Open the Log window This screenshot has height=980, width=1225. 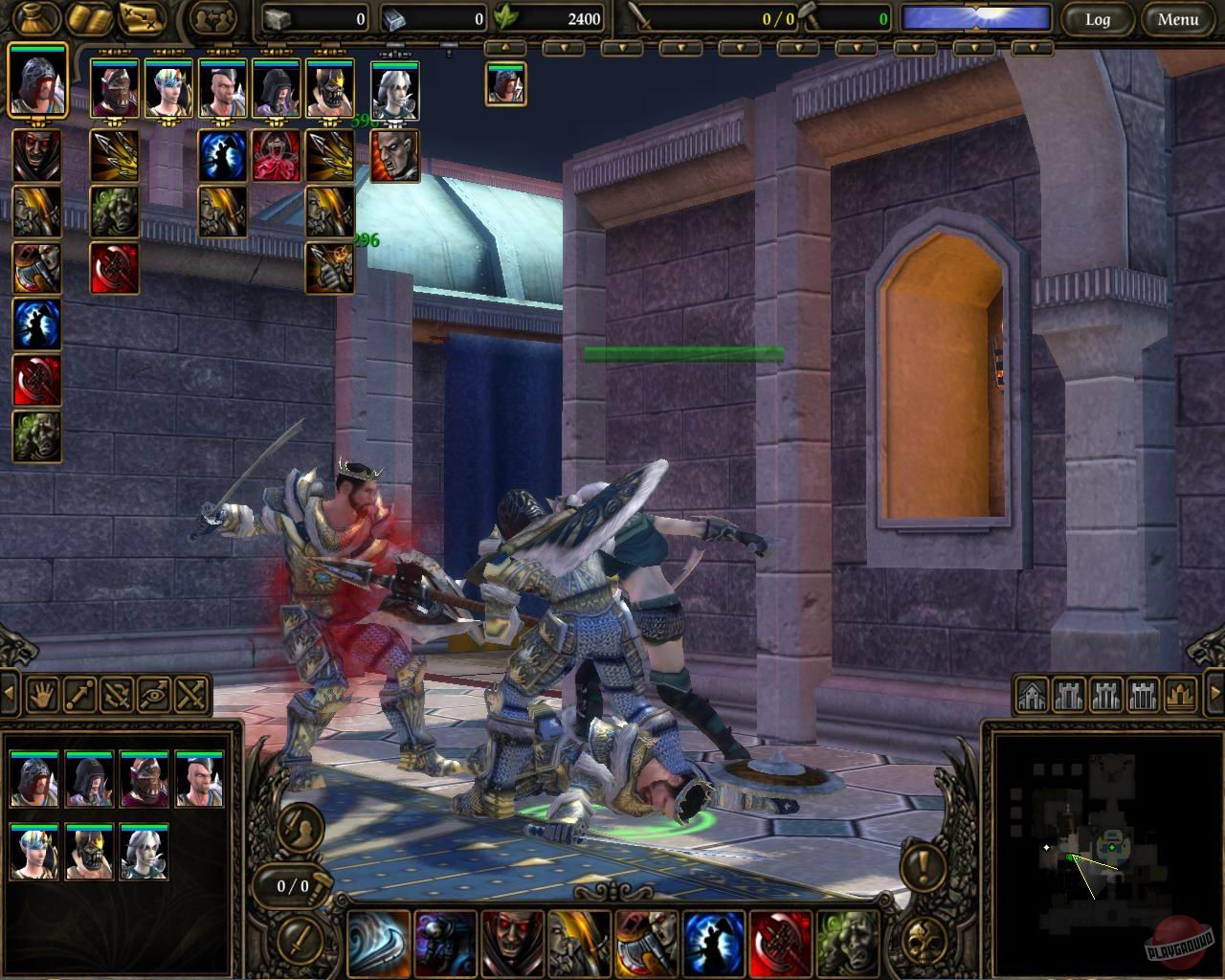pyautogui.click(x=1098, y=19)
